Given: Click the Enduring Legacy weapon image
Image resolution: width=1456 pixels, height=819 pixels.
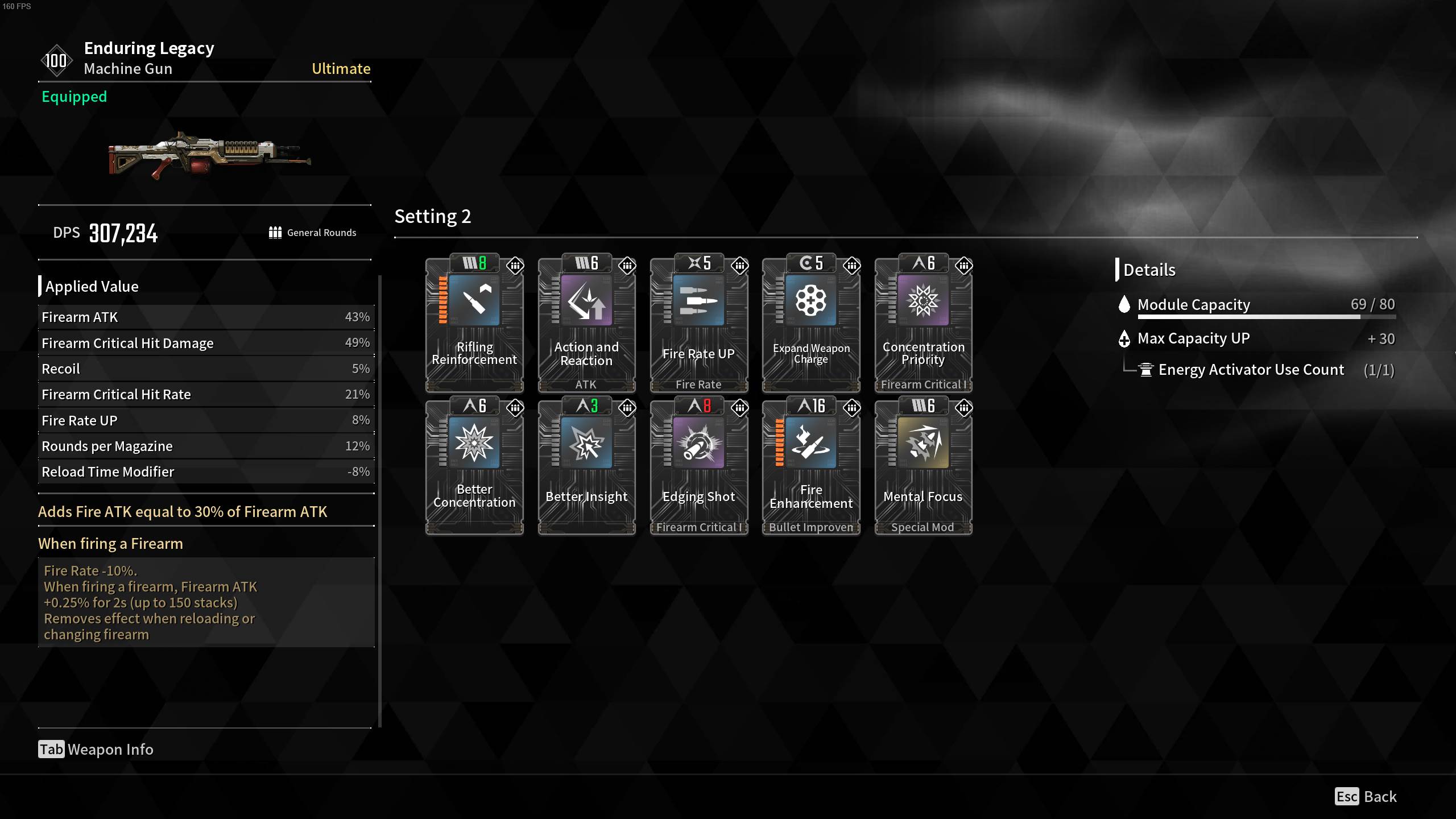Looking at the screenshot, I should click(209, 155).
